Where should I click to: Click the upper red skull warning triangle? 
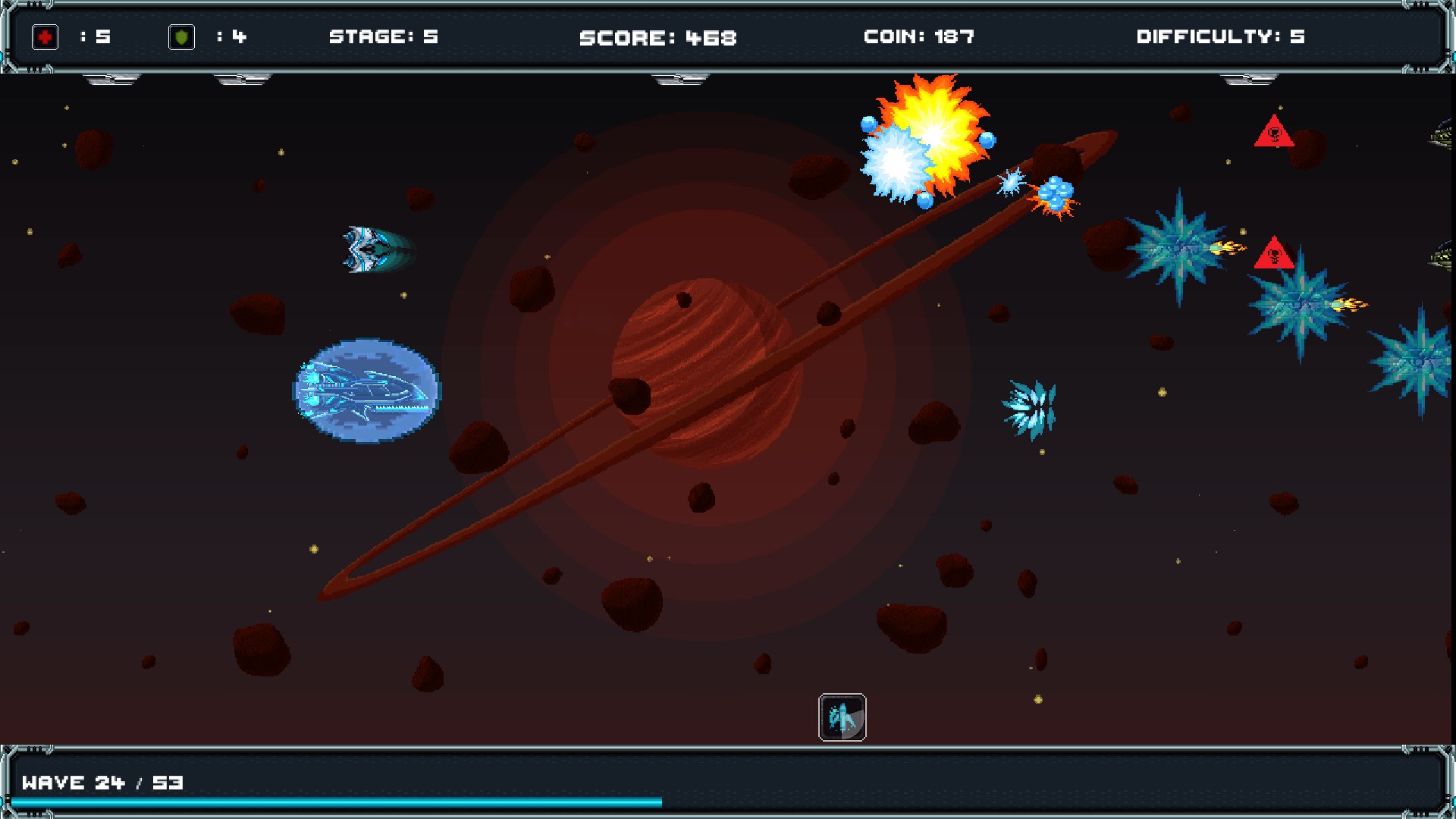[x=1274, y=136]
